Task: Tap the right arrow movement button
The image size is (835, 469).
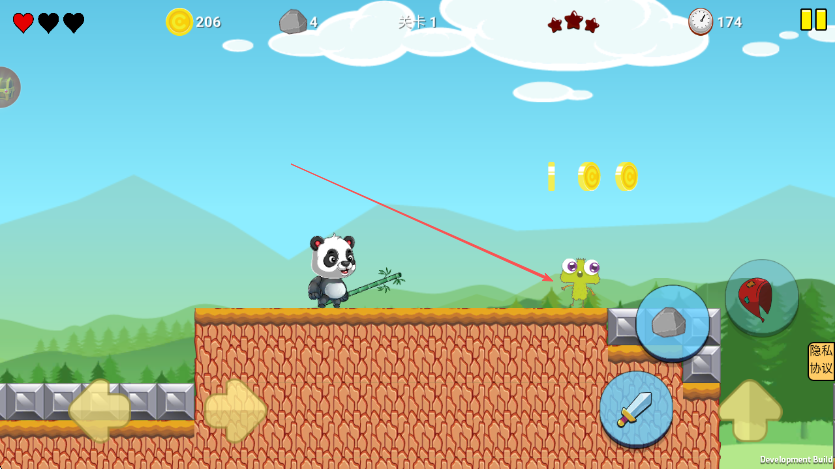Action: click(x=236, y=410)
